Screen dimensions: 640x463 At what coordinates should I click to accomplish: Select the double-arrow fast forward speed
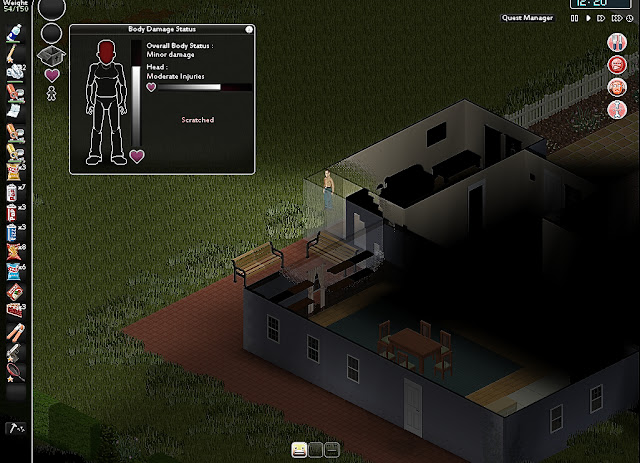[602, 17]
